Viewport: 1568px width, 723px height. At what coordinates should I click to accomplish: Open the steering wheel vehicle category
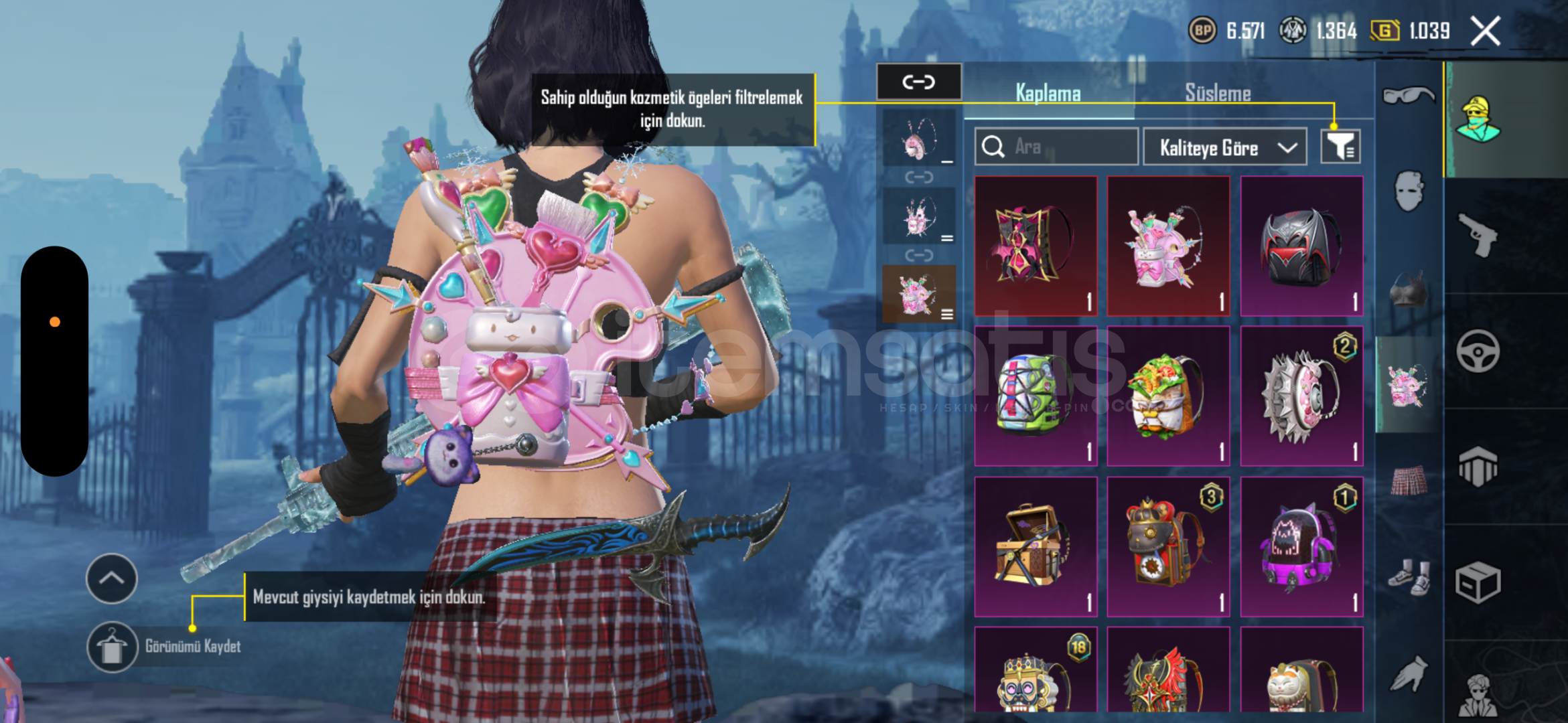[1478, 351]
